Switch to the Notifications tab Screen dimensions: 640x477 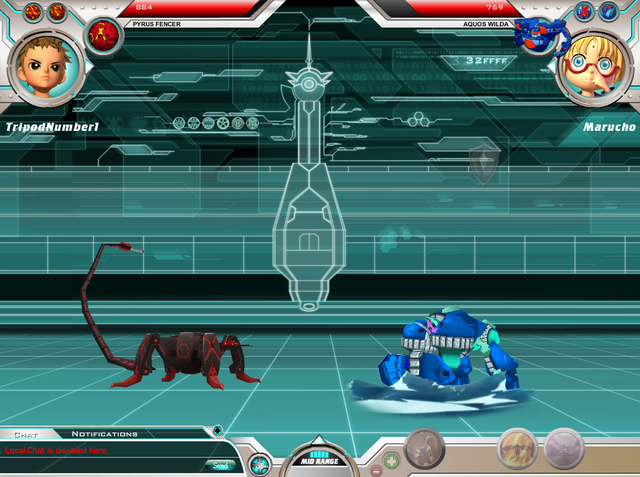[104, 434]
